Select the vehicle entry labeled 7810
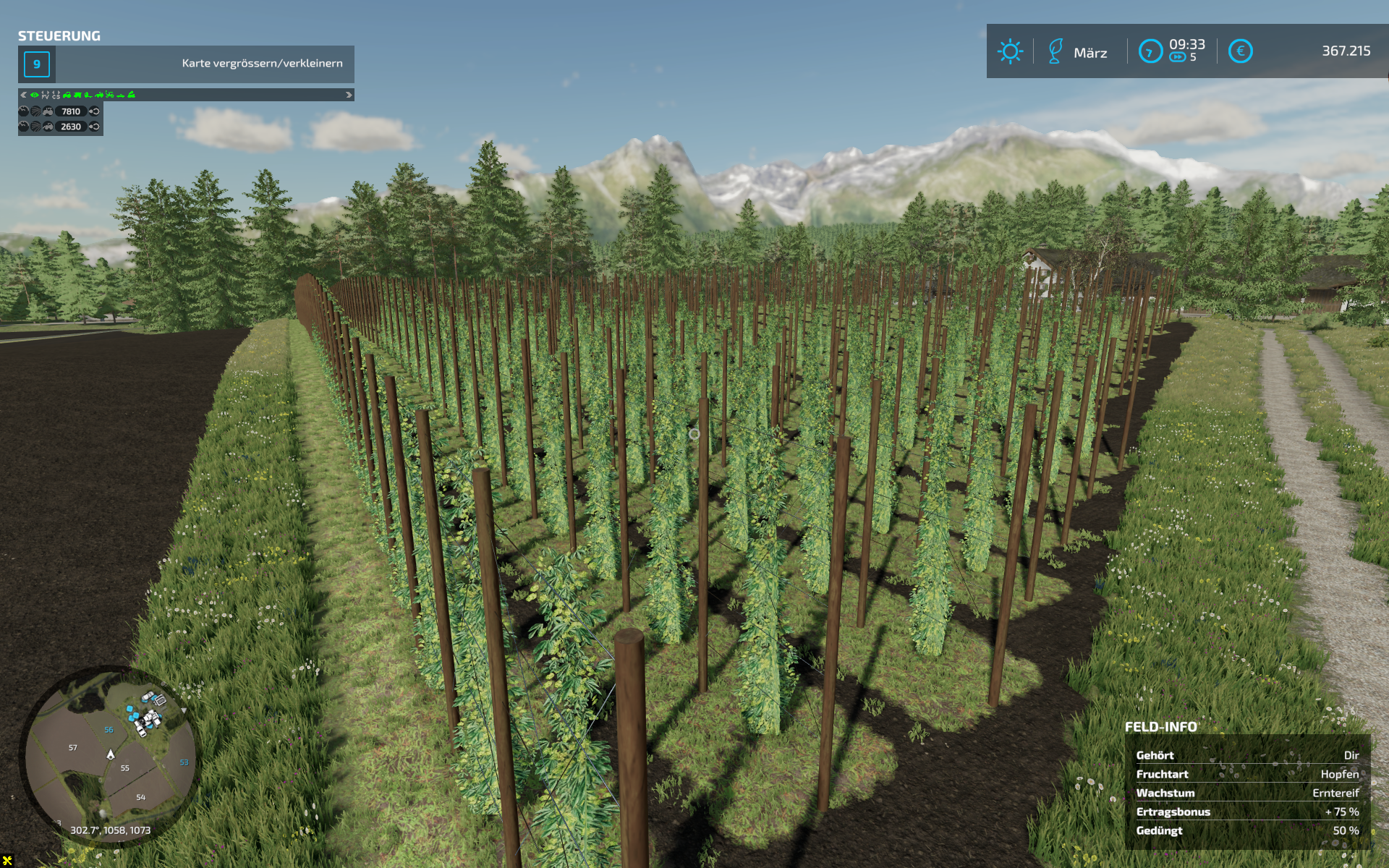1389x868 pixels. tap(71, 111)
